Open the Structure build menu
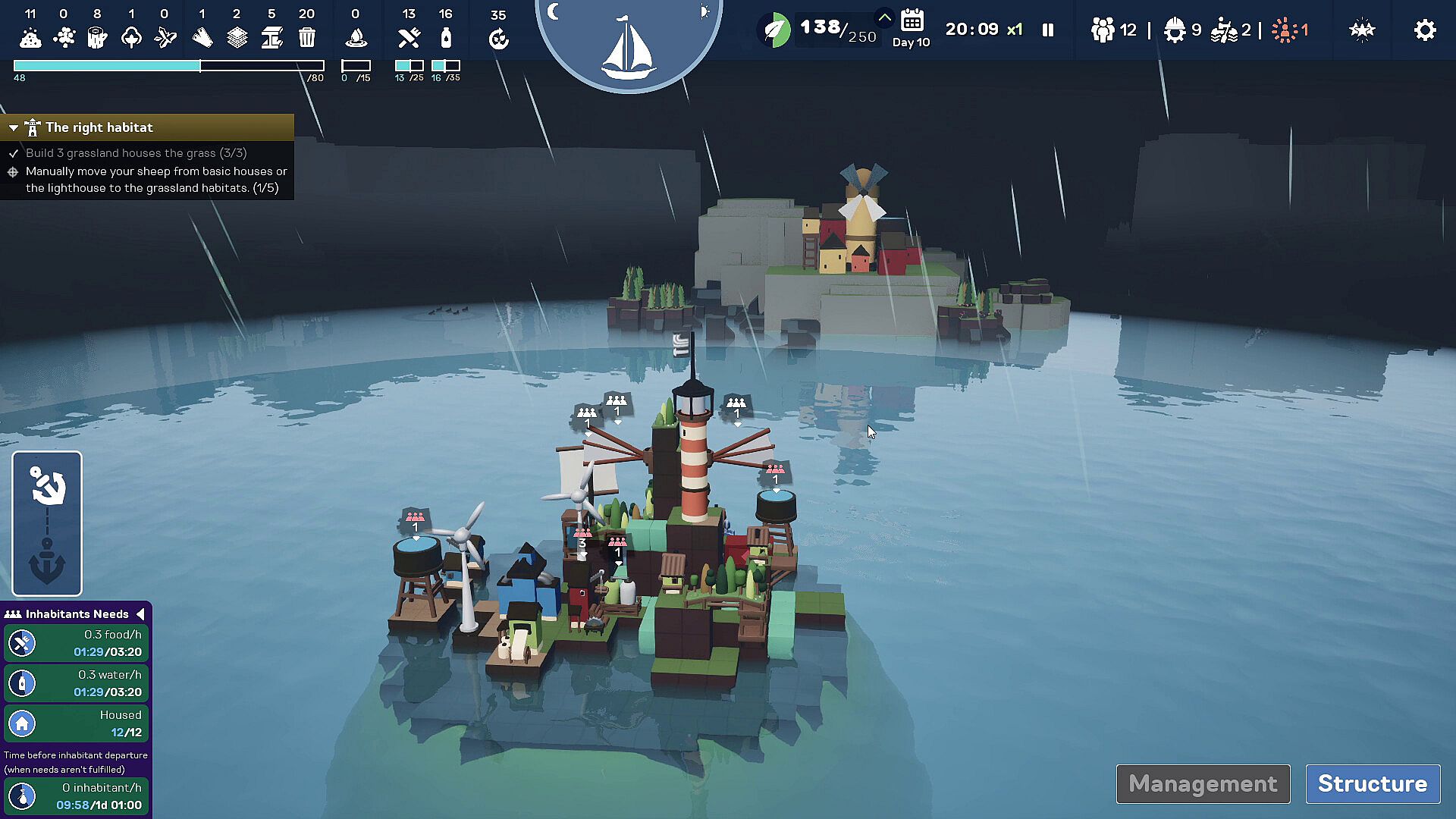 pyautogui.click(x=1373, y=783)
